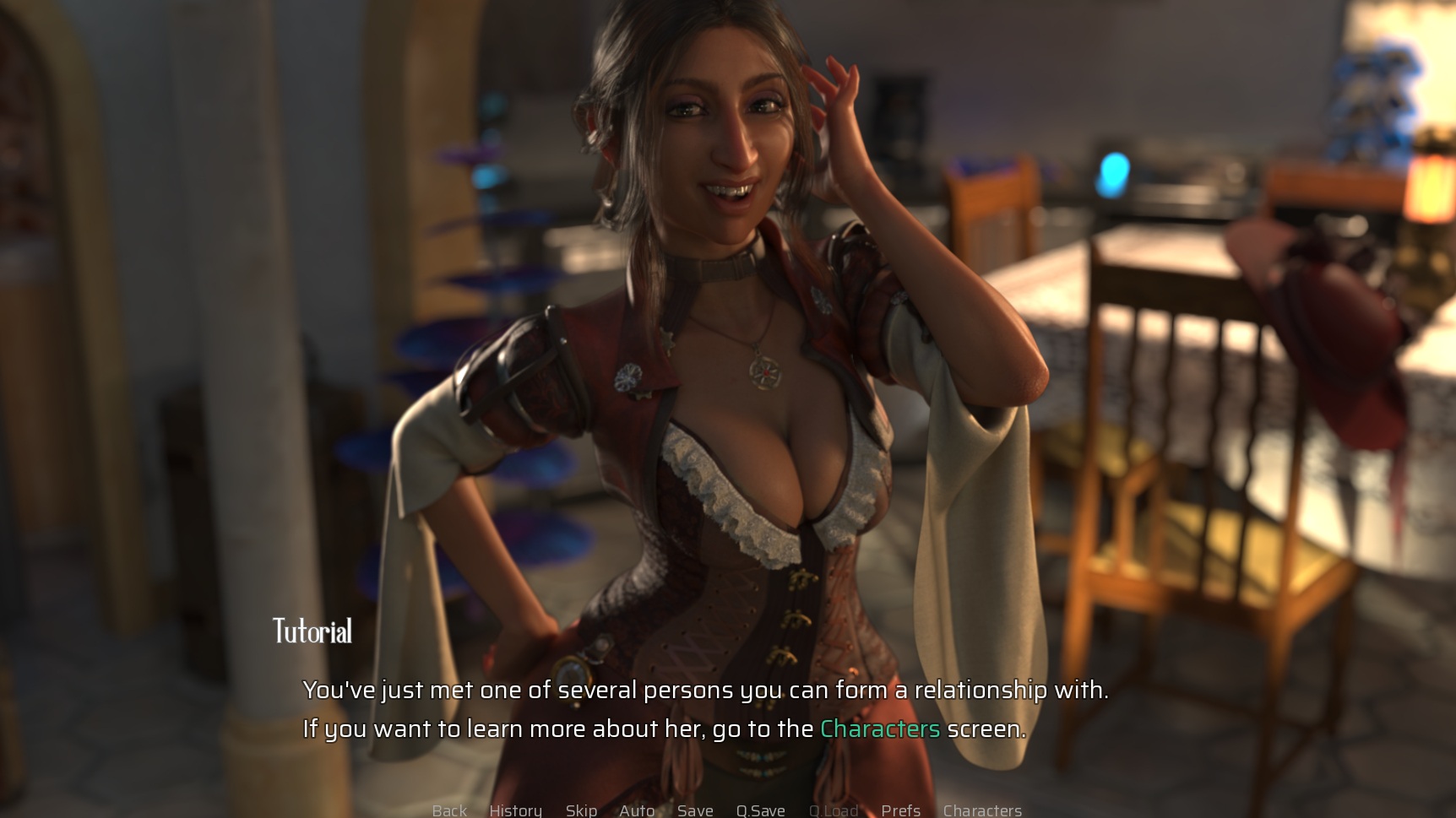This screenshot has width=1456, height=818.
Task: Click Q.Save to quick save
Action: (x=760, y=810)
